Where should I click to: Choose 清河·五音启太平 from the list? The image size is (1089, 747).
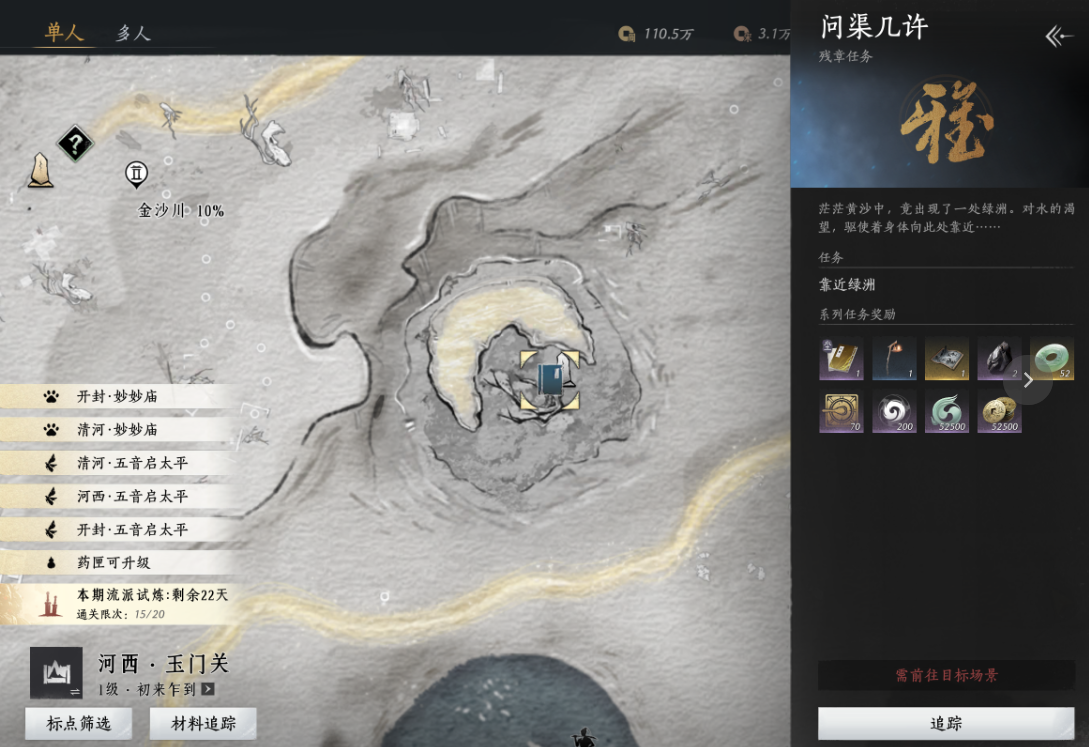(132, 463)
